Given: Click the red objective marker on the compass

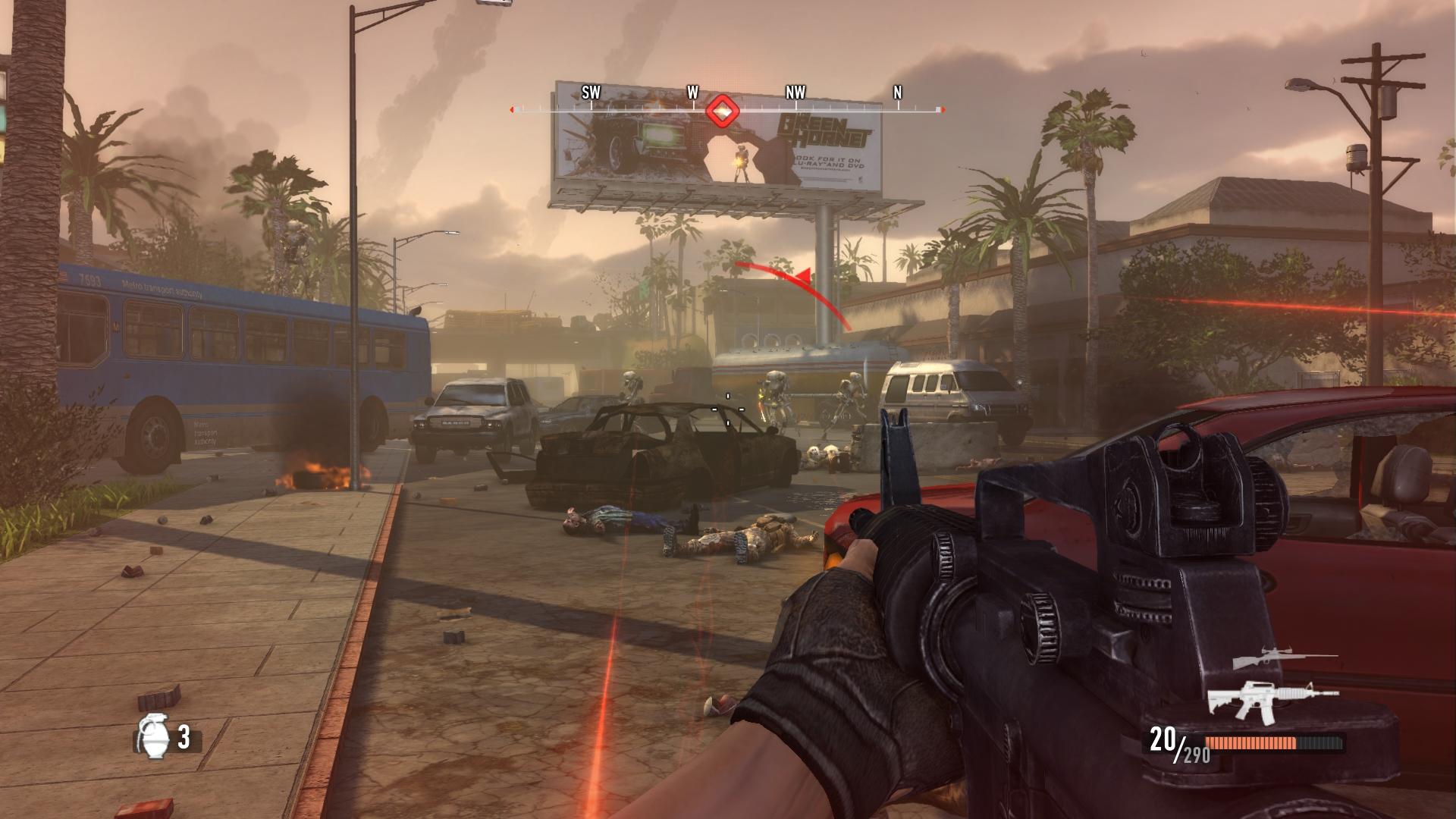Looking at the screenshot, I should click(723, 111).
